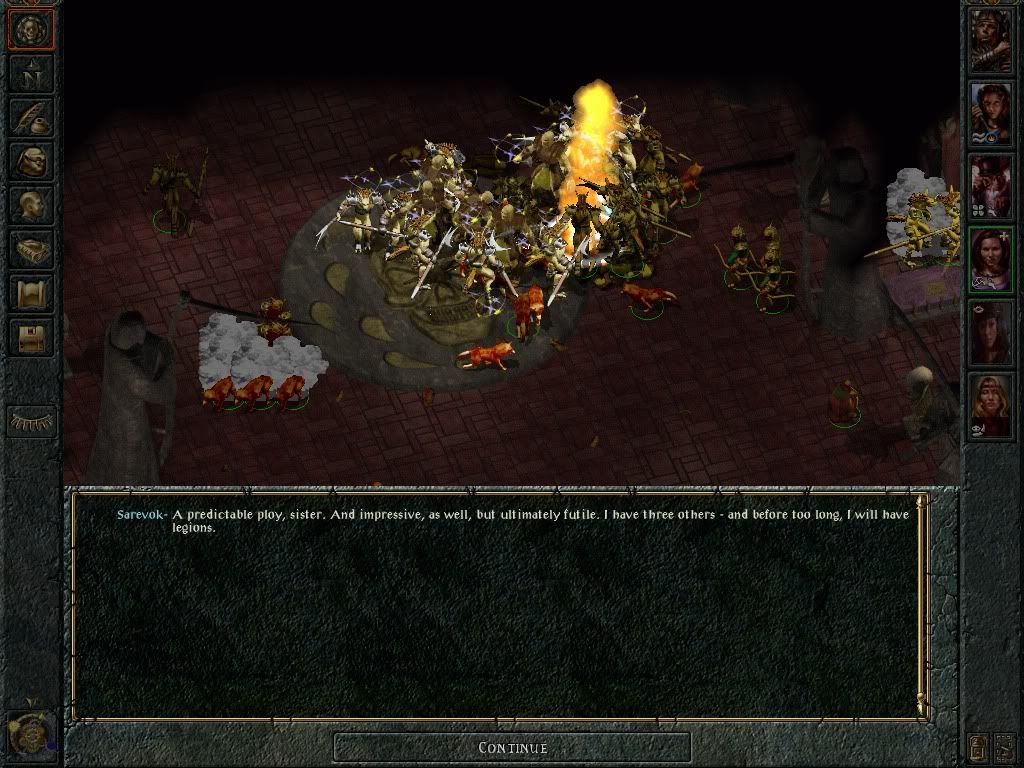
Task: Open the options menu with the floppy disk icon
Action: tap(31, 337)
